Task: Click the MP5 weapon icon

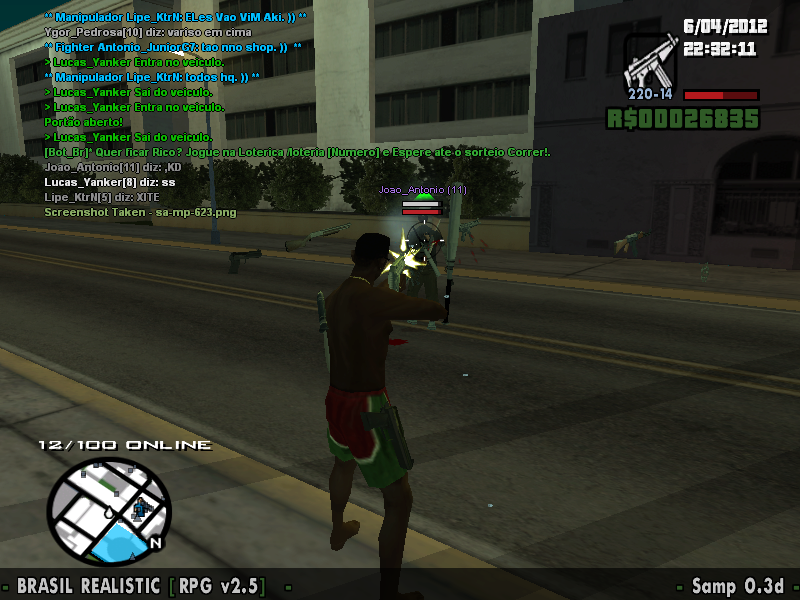Action: (651, 63)
